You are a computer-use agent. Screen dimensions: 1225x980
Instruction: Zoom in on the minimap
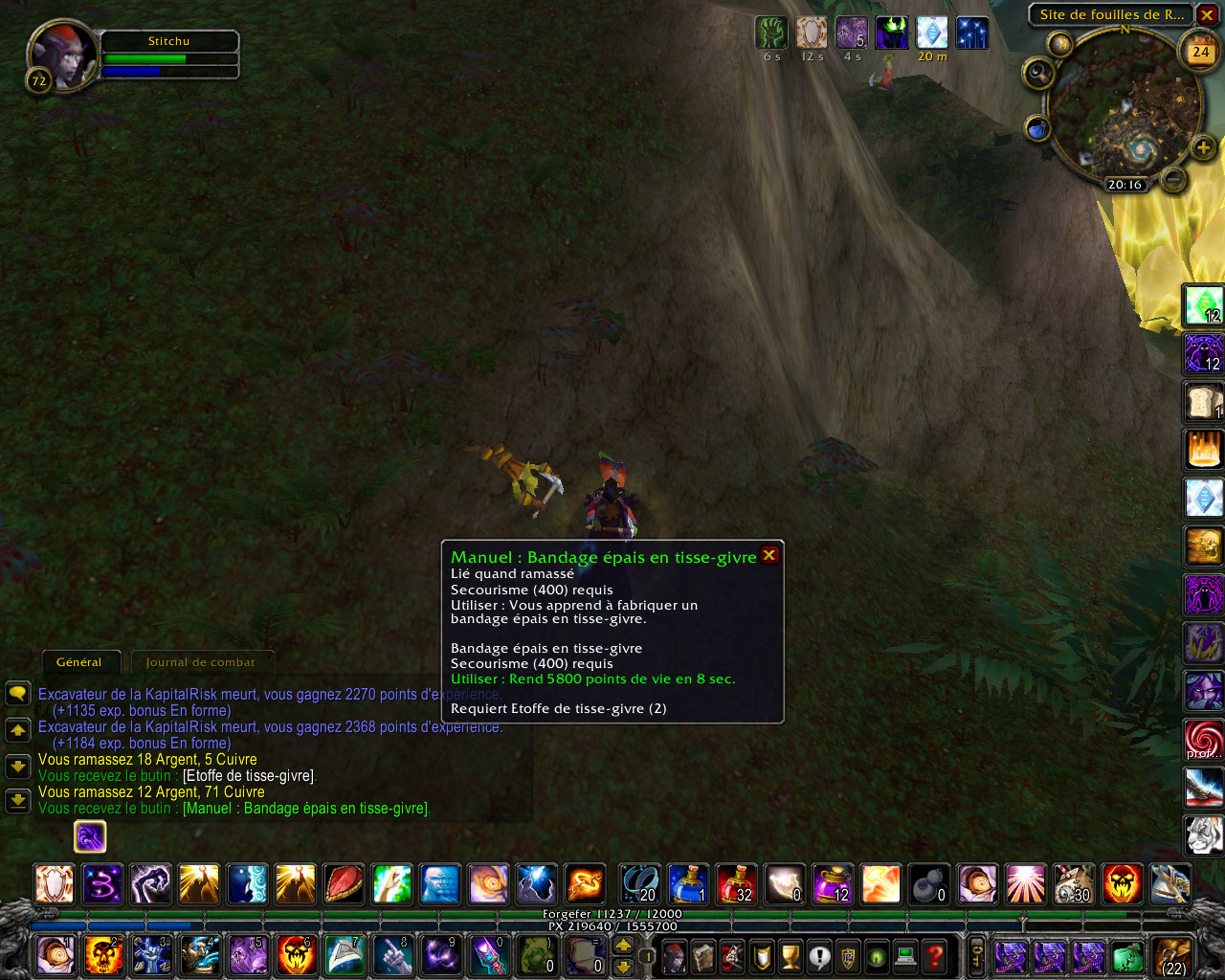[x=1203, y=147]
